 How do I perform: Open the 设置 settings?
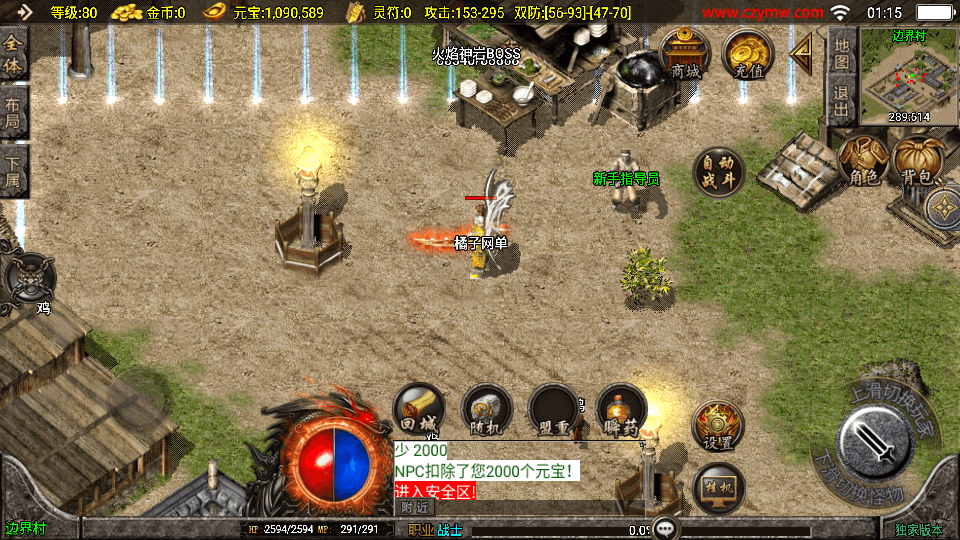click(717, 426)
